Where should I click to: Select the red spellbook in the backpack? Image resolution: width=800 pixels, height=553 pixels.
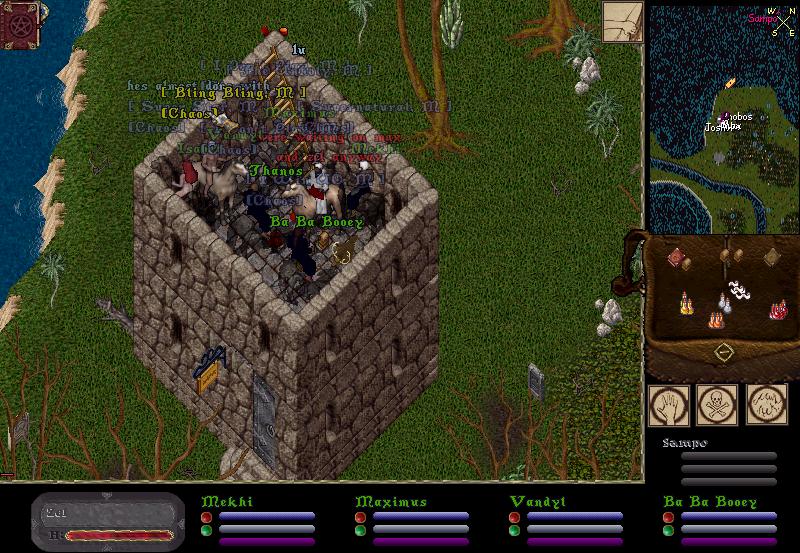(675, 258)
